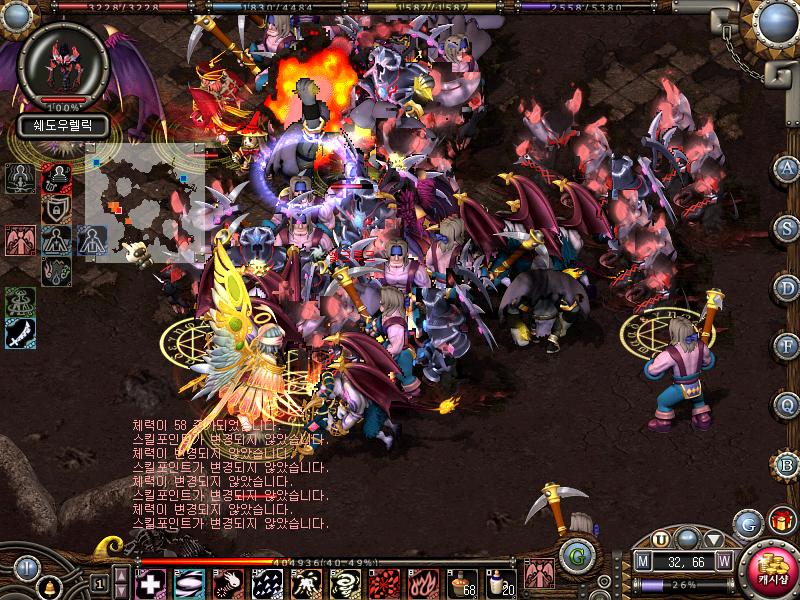Viewport: 800px width, 600px height.
Task: Select the shield with padlock buff icon
Action: pyautogui.click(x=56, y=209)
